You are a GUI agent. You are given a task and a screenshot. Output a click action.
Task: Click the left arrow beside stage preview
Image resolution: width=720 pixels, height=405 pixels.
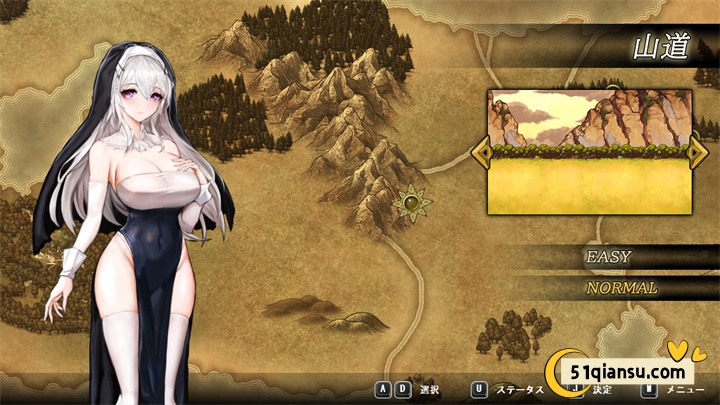480,151
